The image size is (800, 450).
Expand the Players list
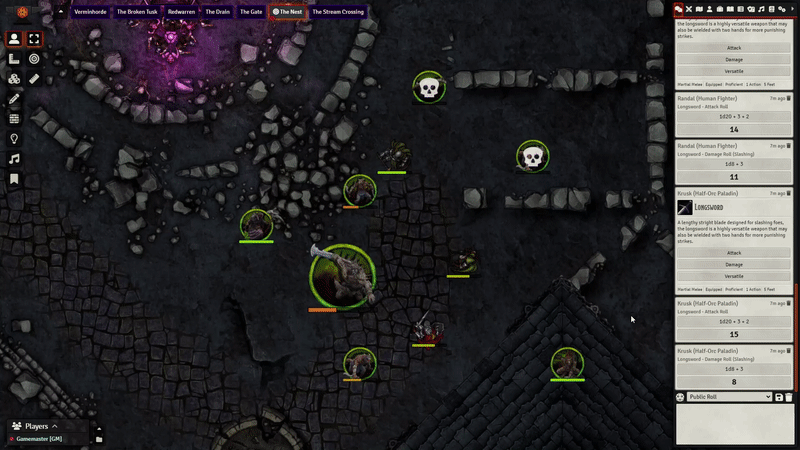point(54,426)
